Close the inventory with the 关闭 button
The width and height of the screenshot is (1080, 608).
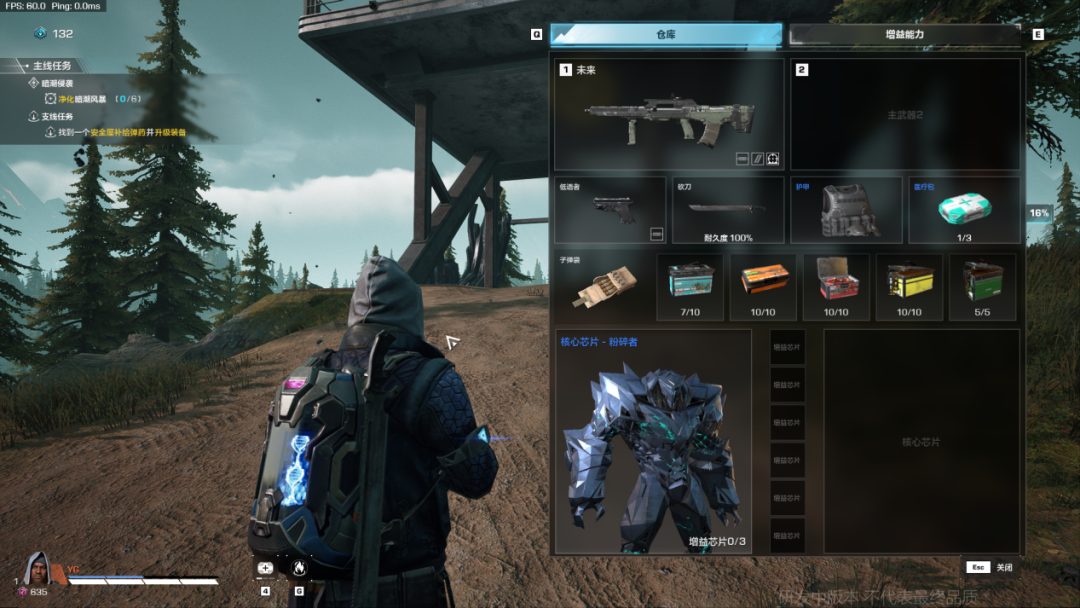pos(990,567)
